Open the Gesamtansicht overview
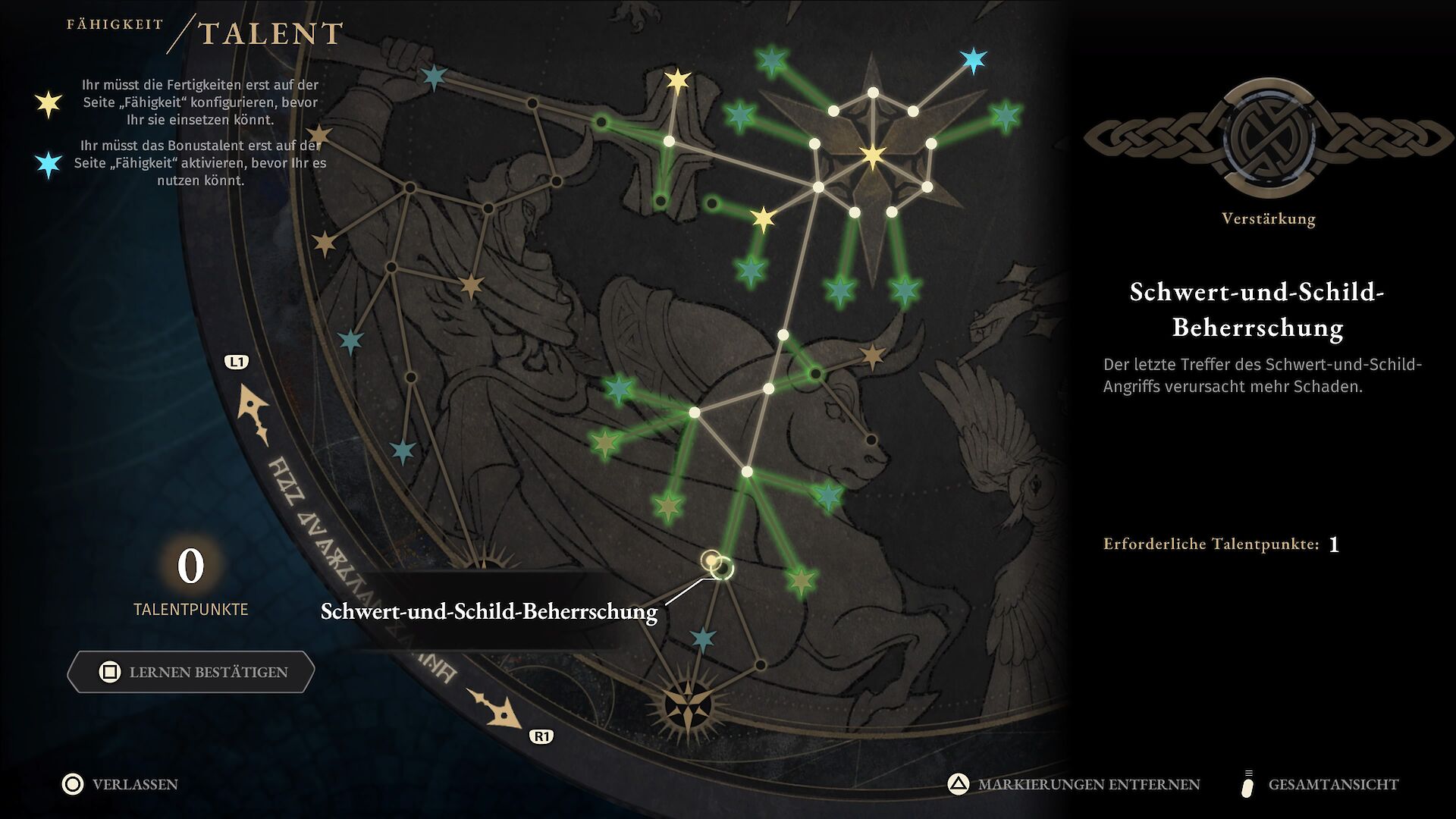Image resolution: width=1456 pixels, height=819 pixels. coord(1321,784)
